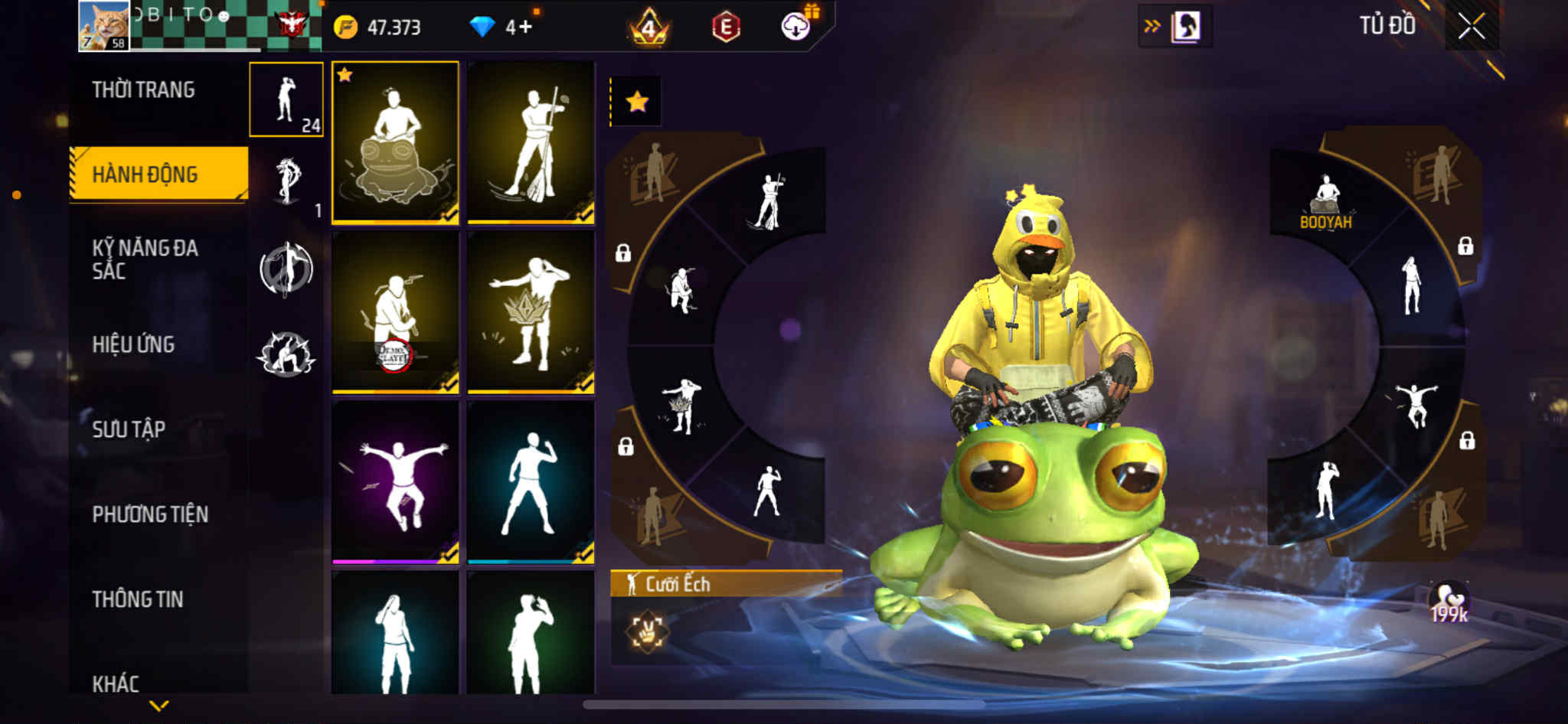Show the Phương Tiện category
This screenshot has height=724, width=1568.
coord(150,514)
